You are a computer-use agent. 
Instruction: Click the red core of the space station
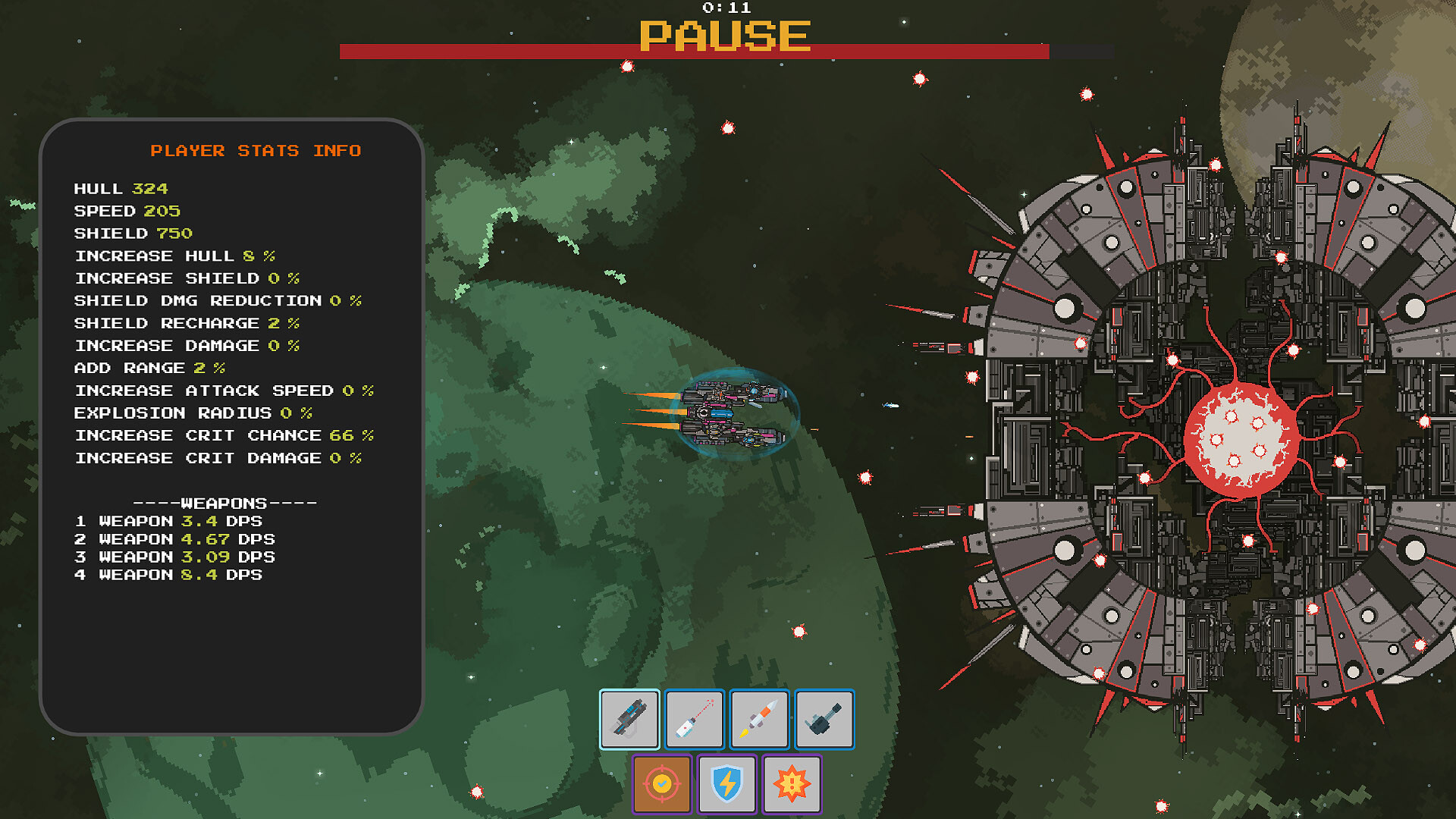[x=1240, y=436]
